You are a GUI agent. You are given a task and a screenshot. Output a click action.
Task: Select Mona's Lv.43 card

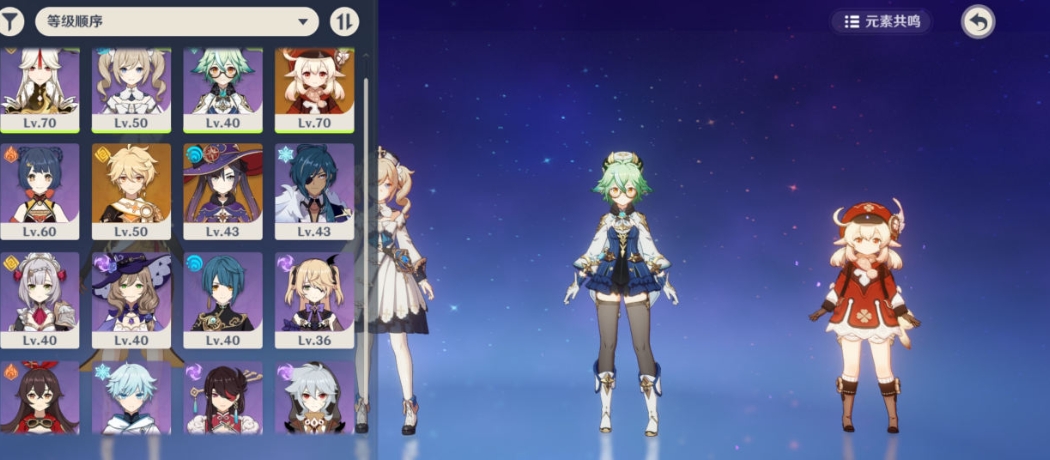223,190
